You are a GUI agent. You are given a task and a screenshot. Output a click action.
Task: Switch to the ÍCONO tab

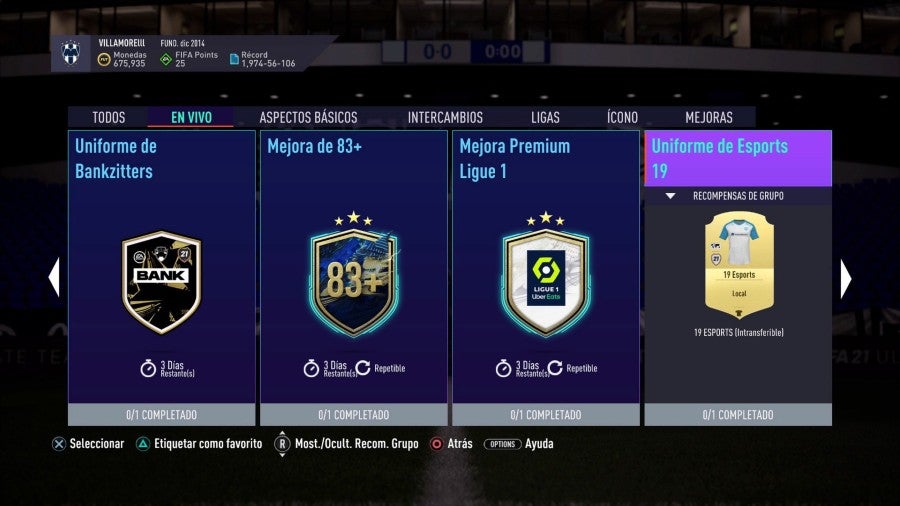click(622, 117)
